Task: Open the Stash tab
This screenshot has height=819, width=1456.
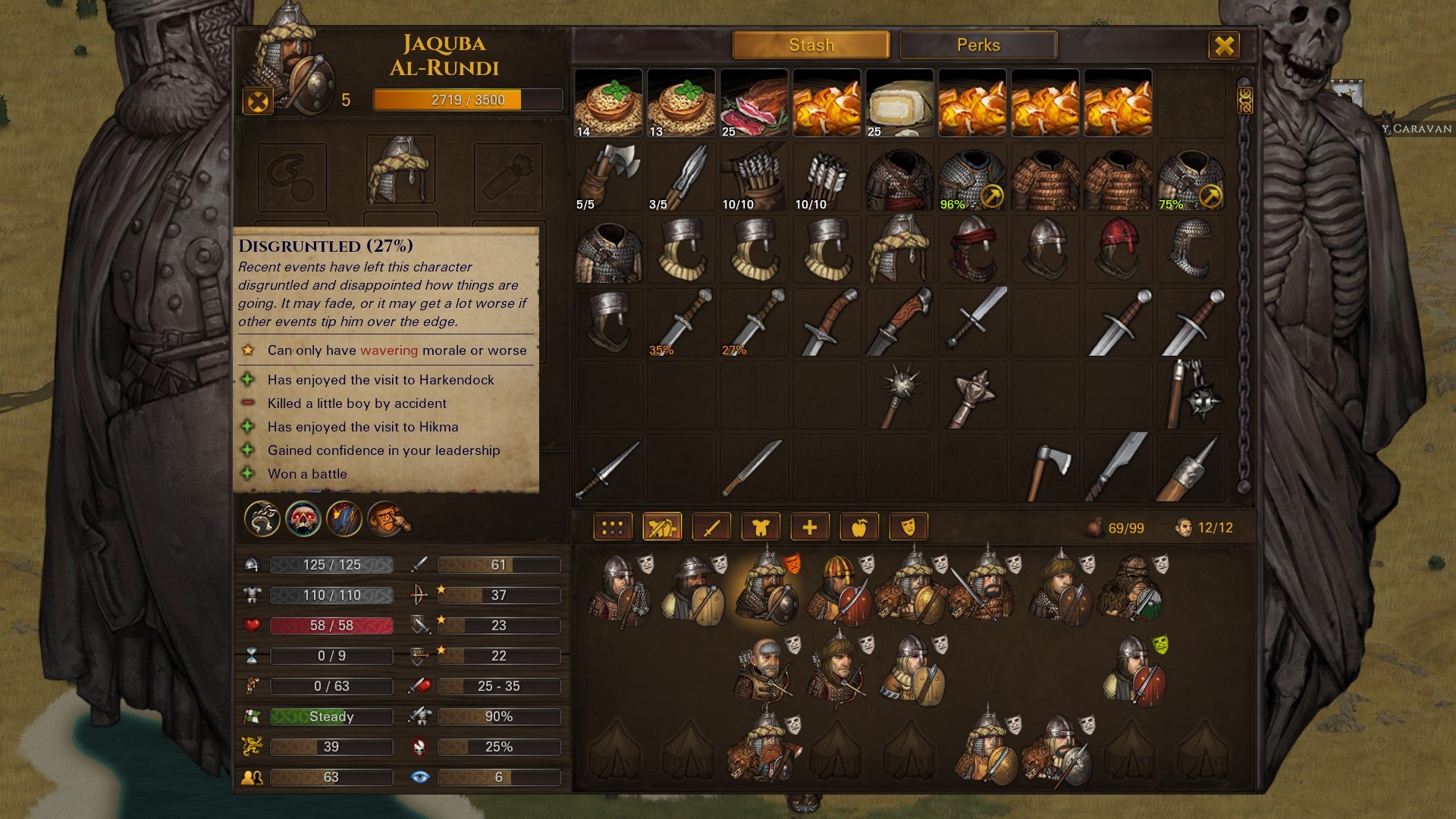Action: click(811, 45)
